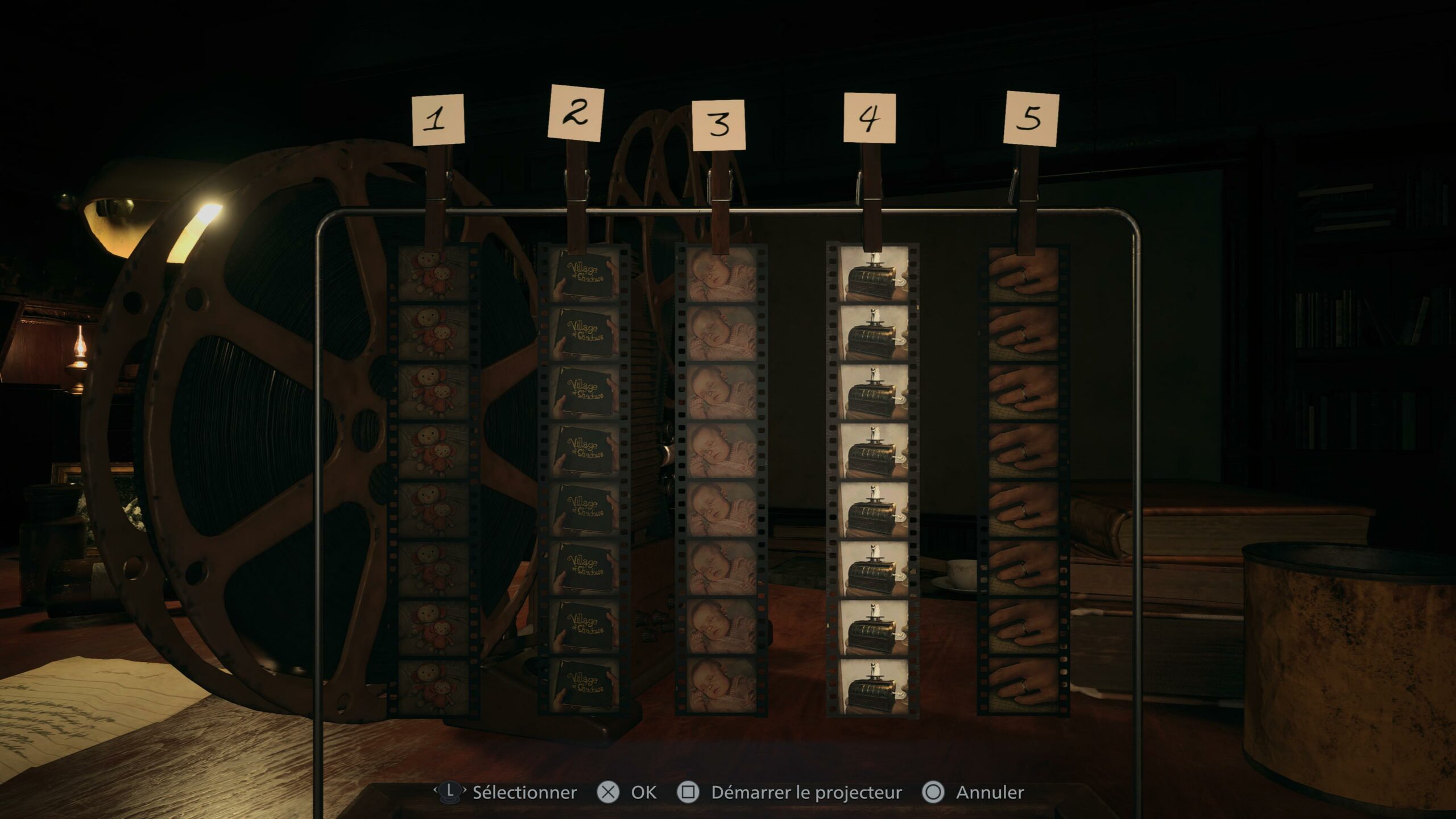Select the number 5 label card

point(1039,117)
